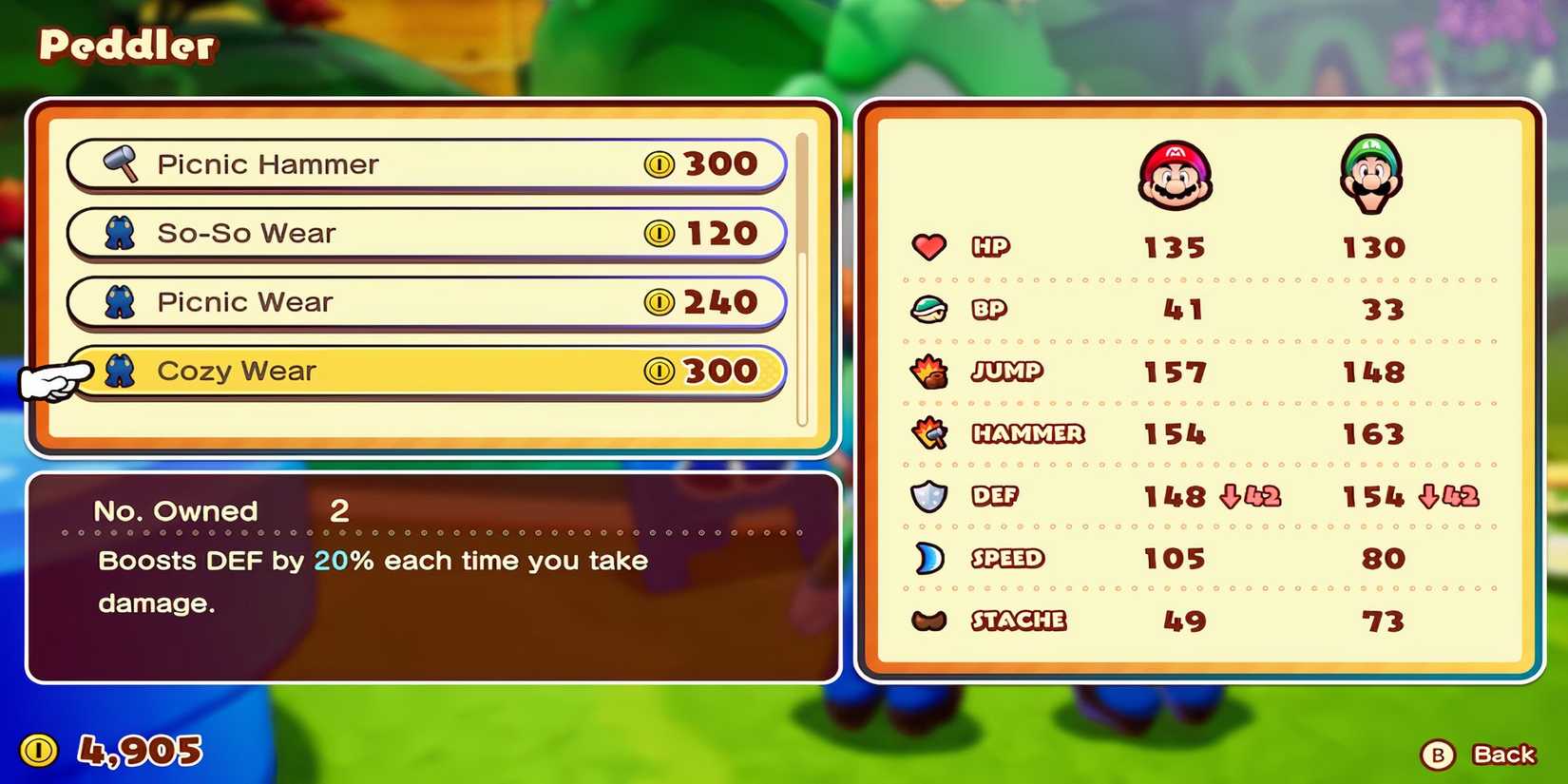The image size is (1568, 784).
Task: Select the shield DEF stat icon
Action: (x=929, y=496)
